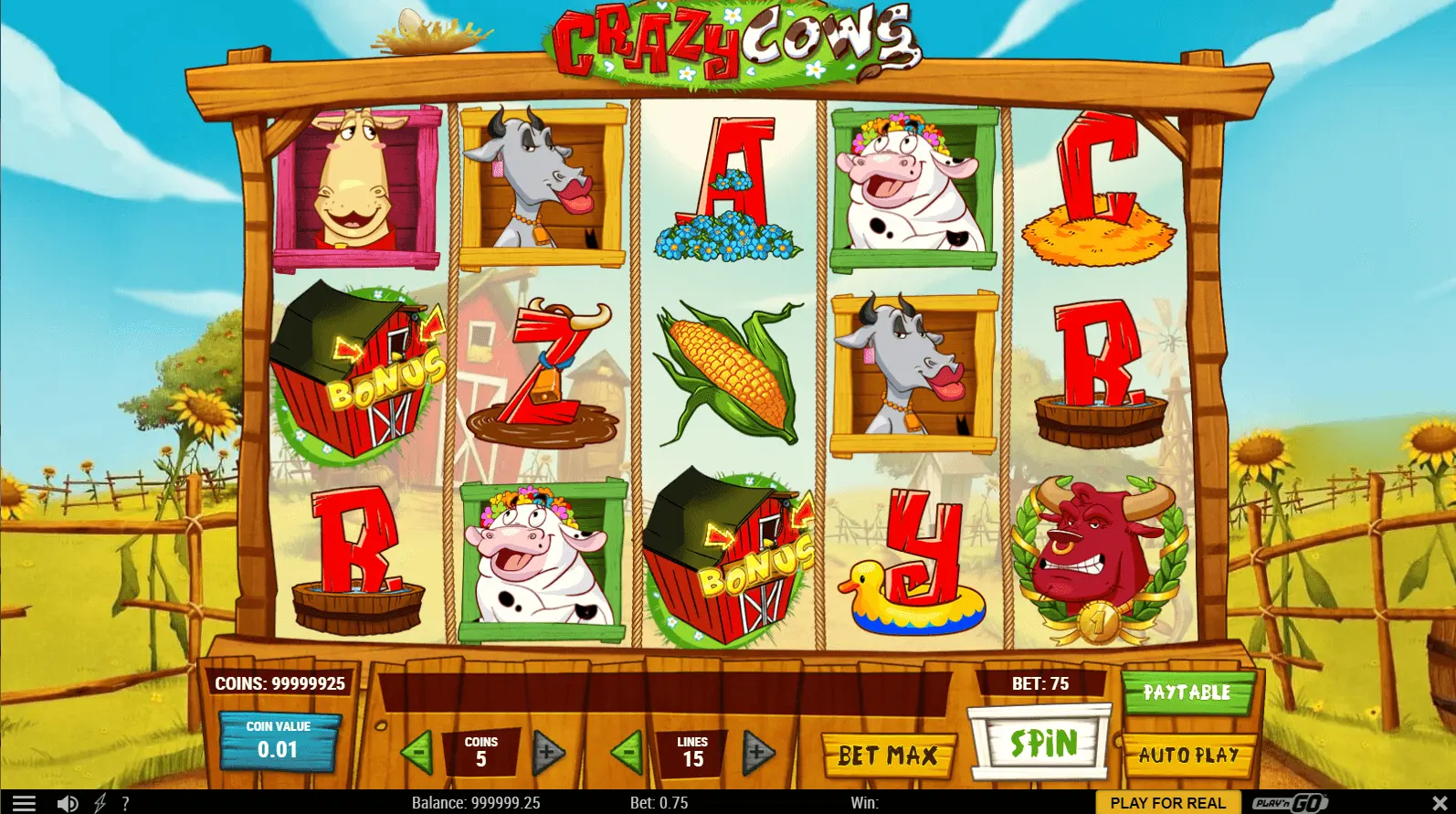The width and height of the screenshot is (1456, 814).
Task: Add more paylines
Action: [758, 754]
